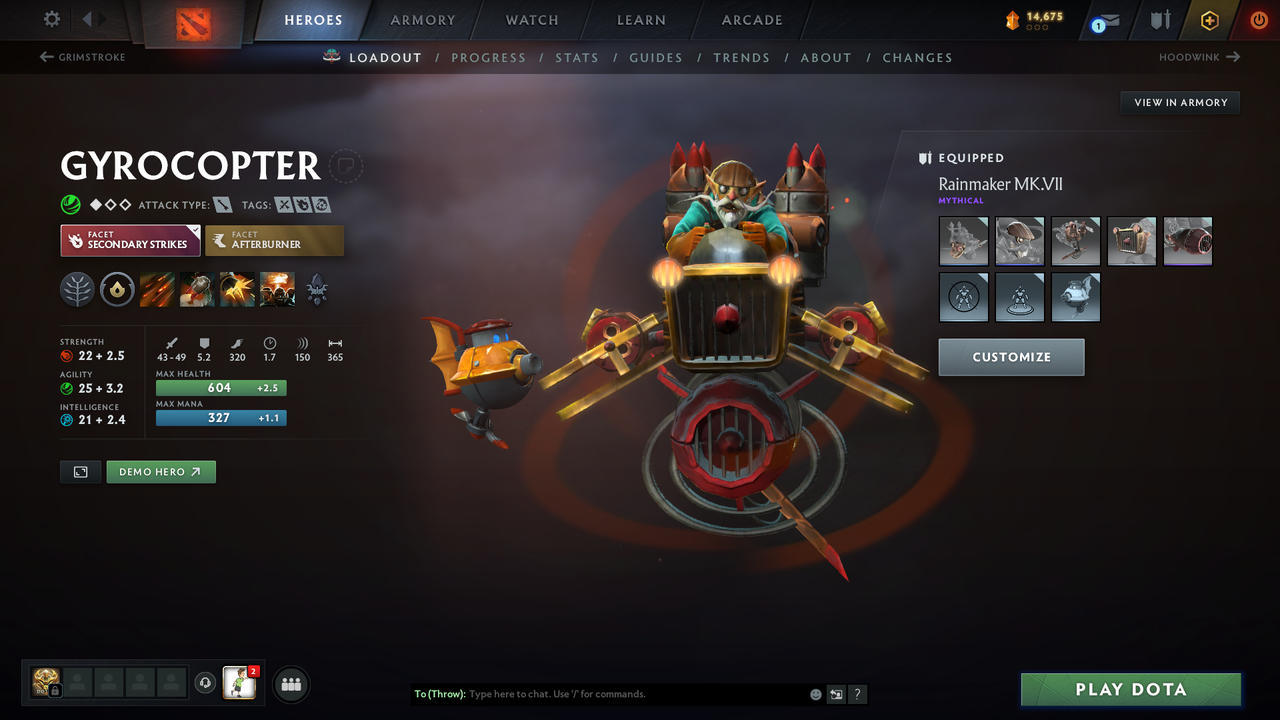Click the find party group icon bottom-right
This screenshot has height=720, width=1280.
(x=289, y=684)
